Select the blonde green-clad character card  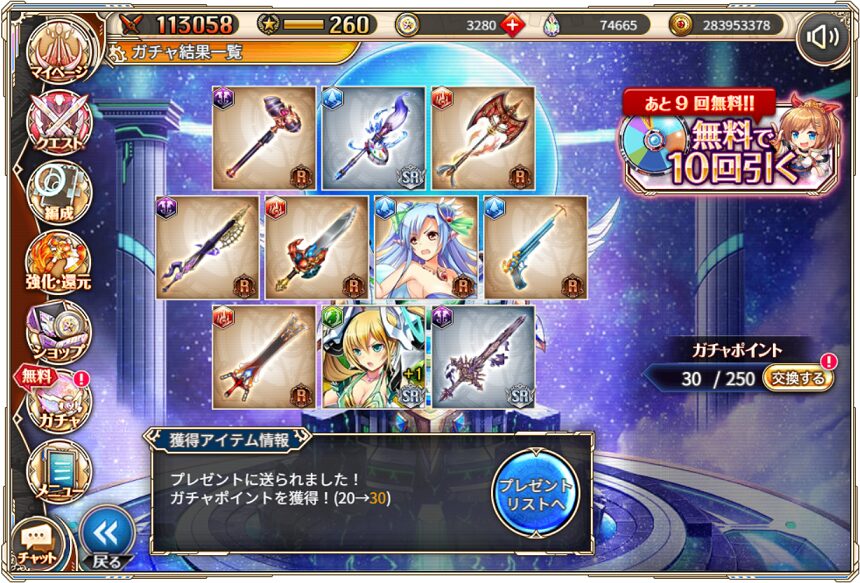click(x=369, y=356)
